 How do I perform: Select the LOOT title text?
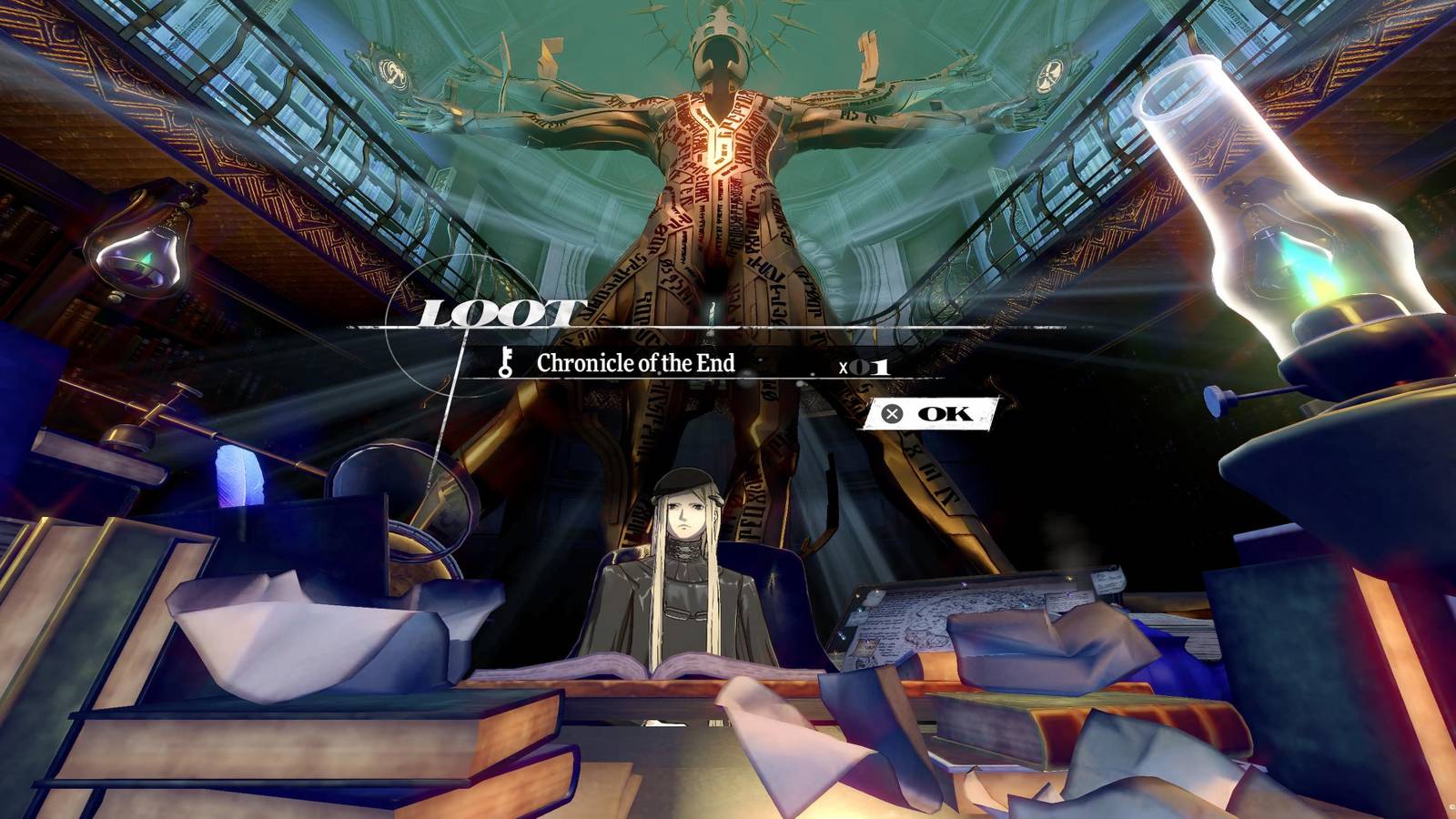496,314
